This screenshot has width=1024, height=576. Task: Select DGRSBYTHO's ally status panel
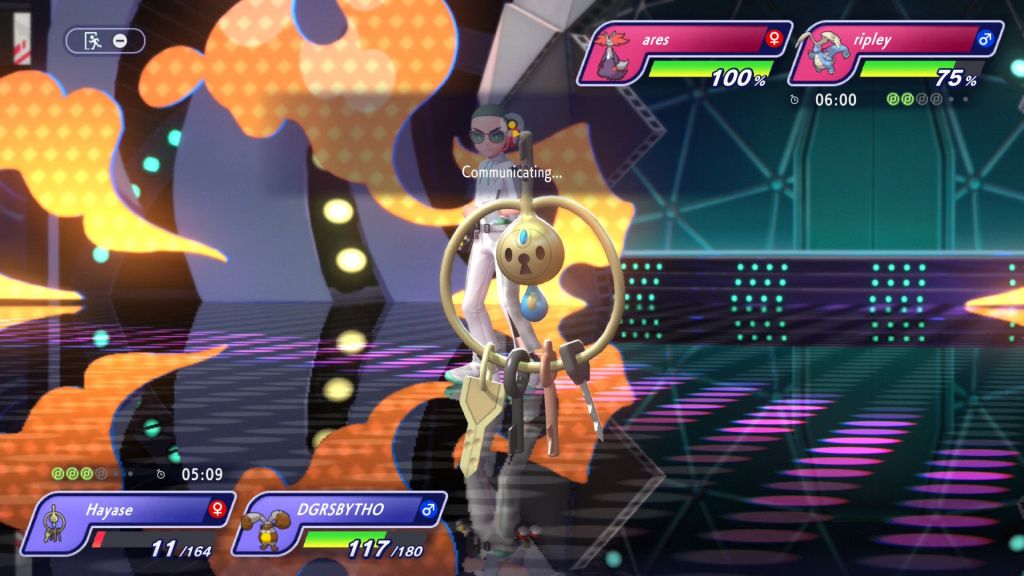(x=340, y=524)
